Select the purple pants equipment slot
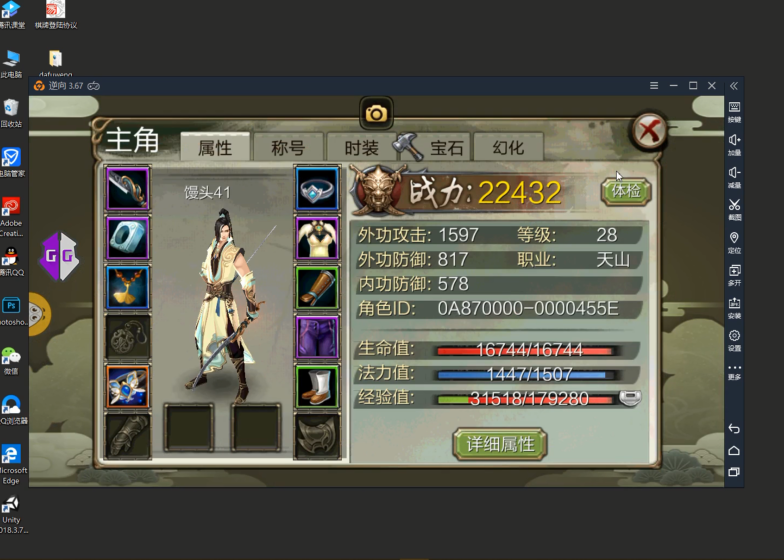The height and width of the screenshot is (560, 784). pos(317,337)
